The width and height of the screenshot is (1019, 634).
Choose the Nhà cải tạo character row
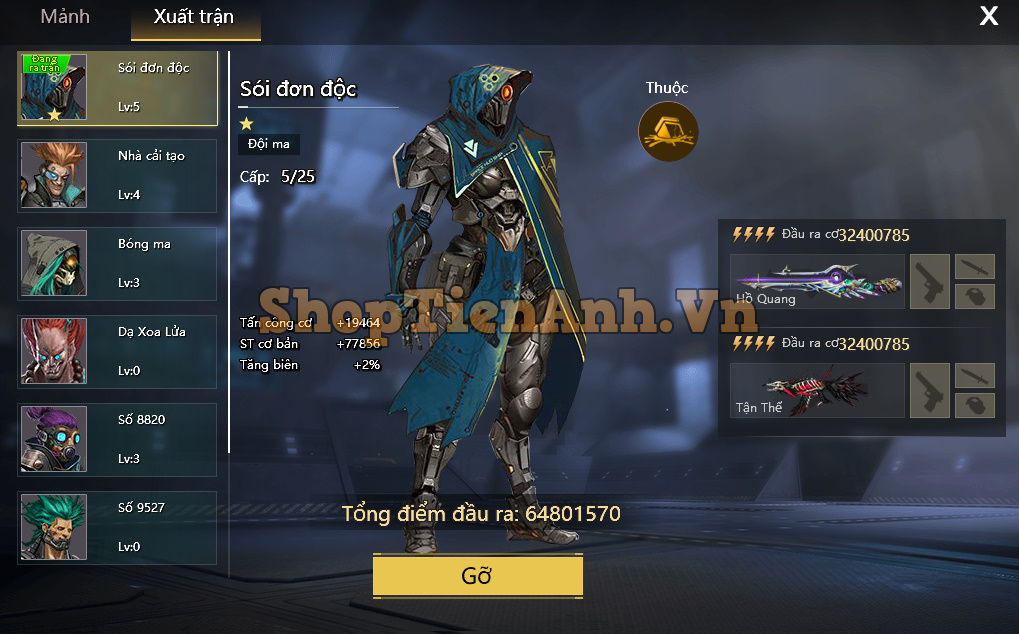[x=117, y=176]
